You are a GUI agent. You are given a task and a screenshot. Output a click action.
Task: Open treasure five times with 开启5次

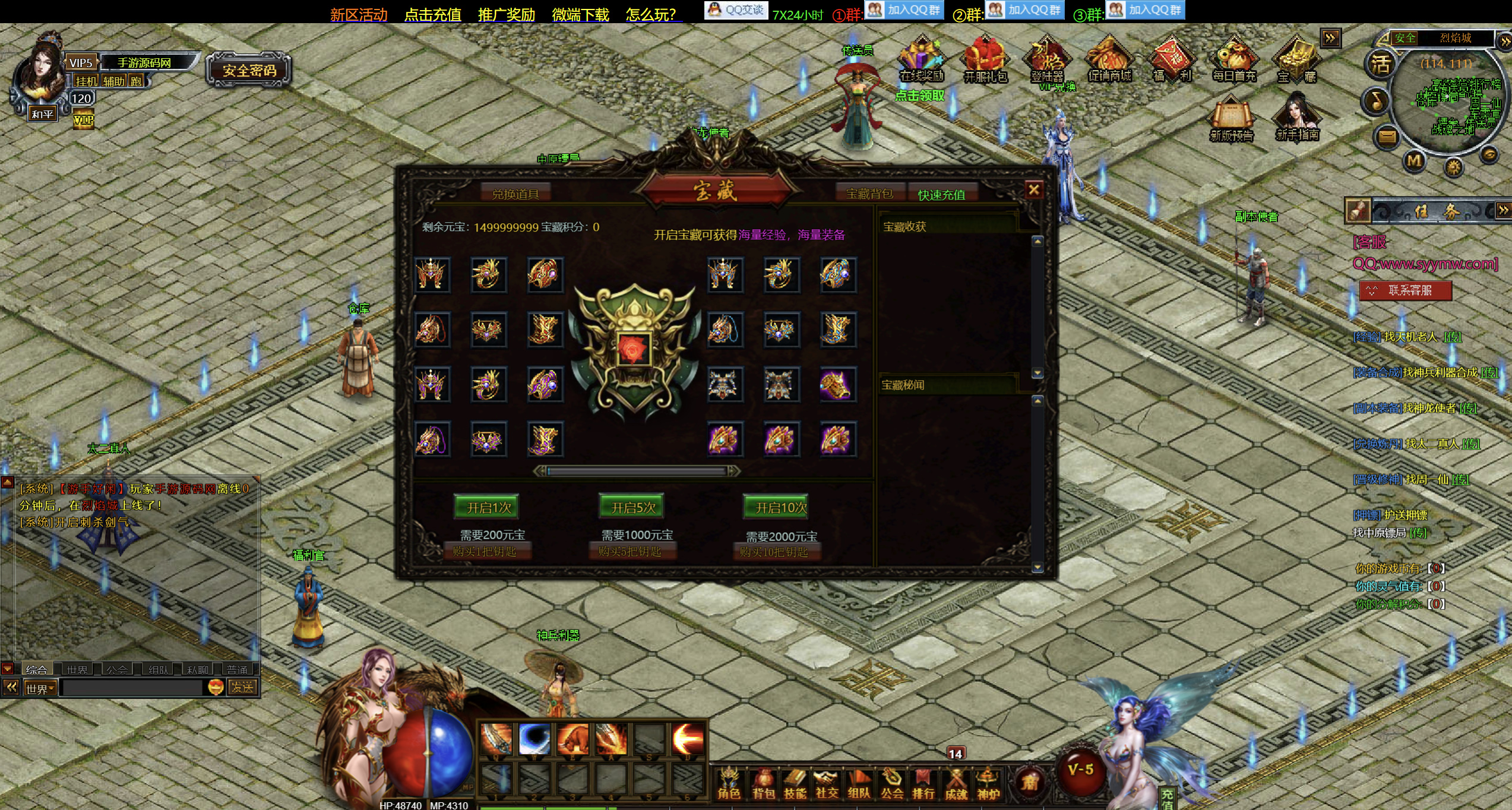point(632,507)
